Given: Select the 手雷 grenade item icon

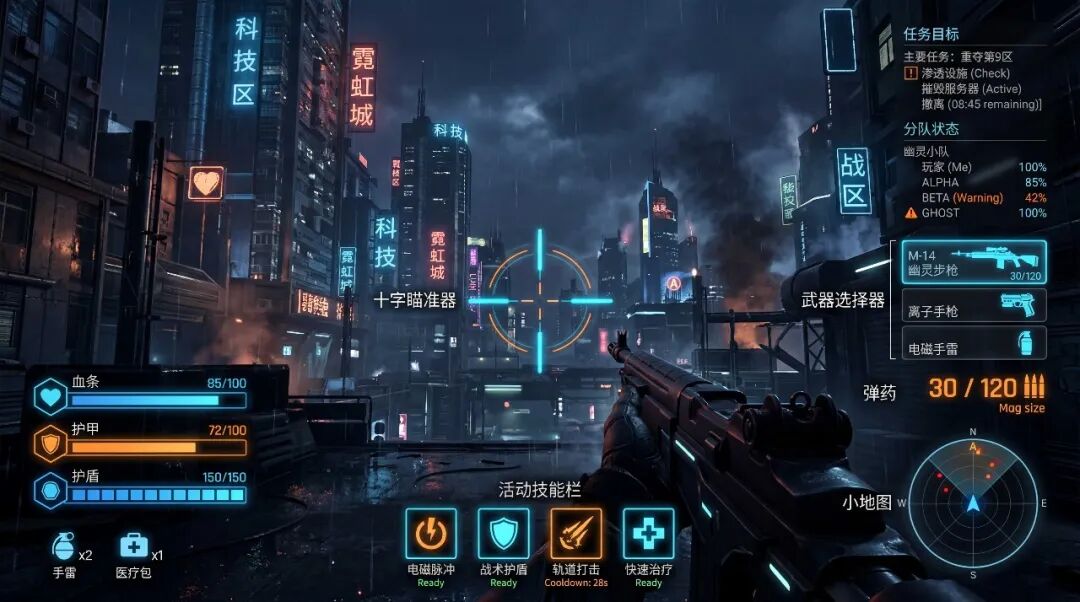Looking at the screenshot, I should pyautogui.click(x=64, y=548).
